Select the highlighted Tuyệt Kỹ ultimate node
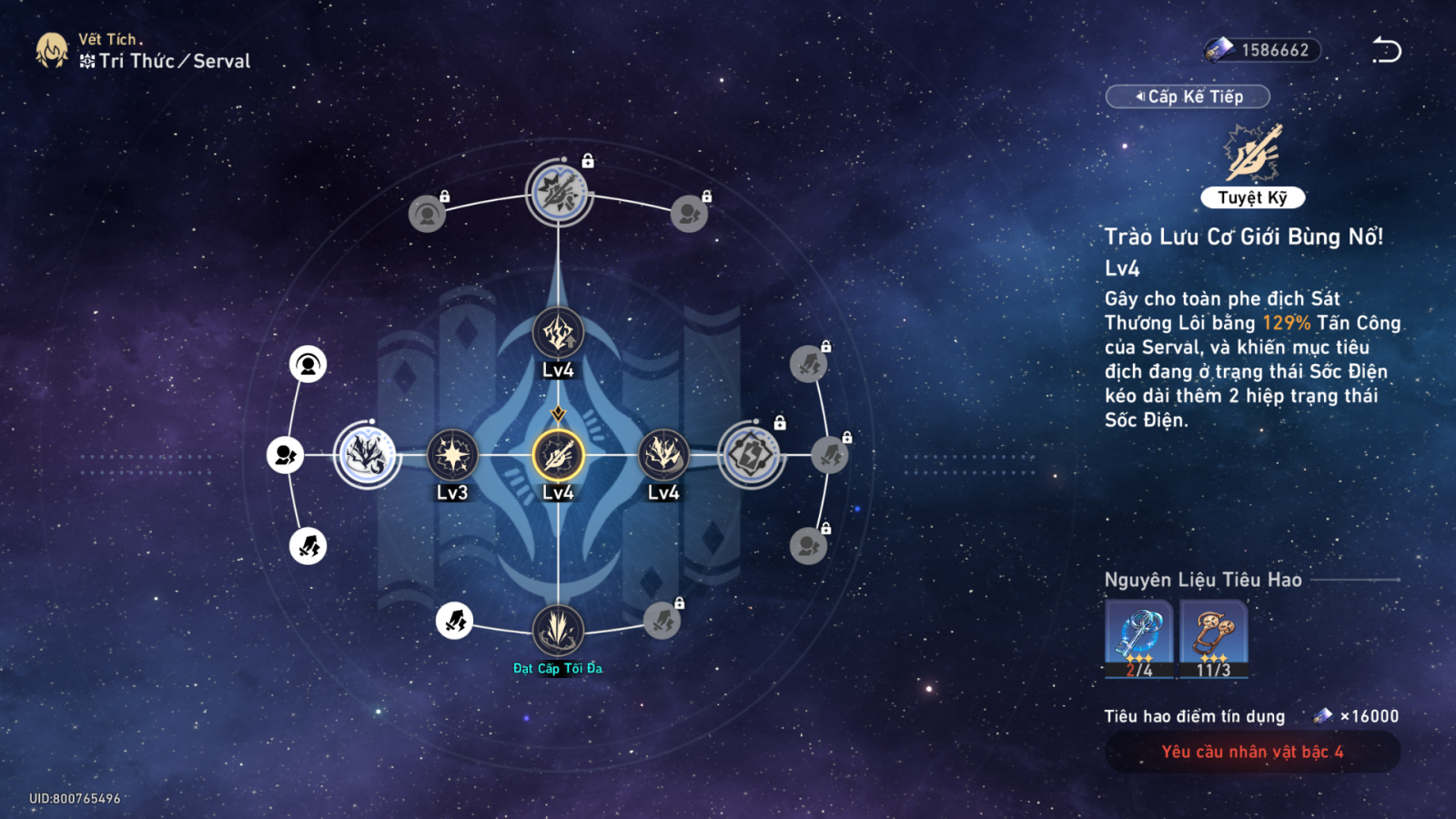 (x=558, y=455)
